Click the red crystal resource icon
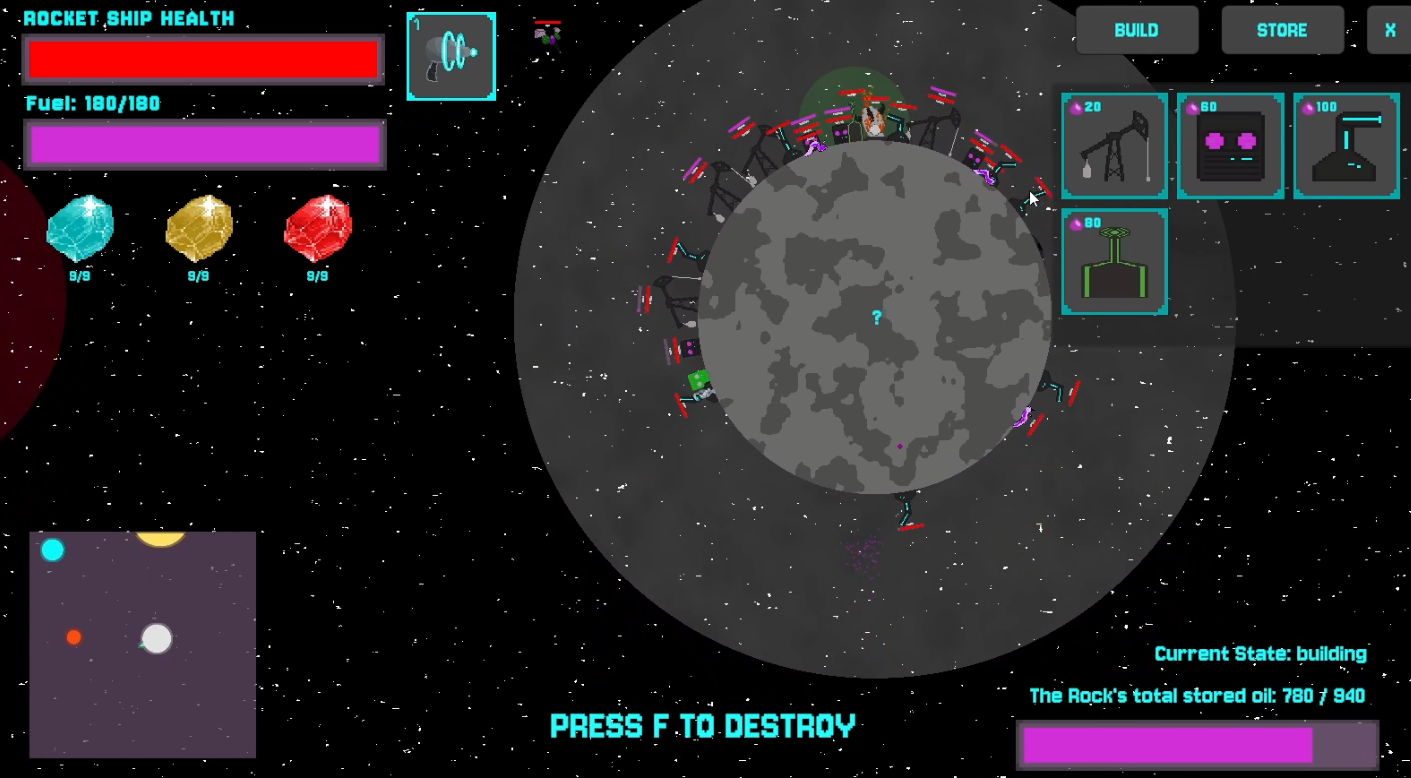Image resolution: width=1411 pixels, height=778 pixels. point(317,228)
